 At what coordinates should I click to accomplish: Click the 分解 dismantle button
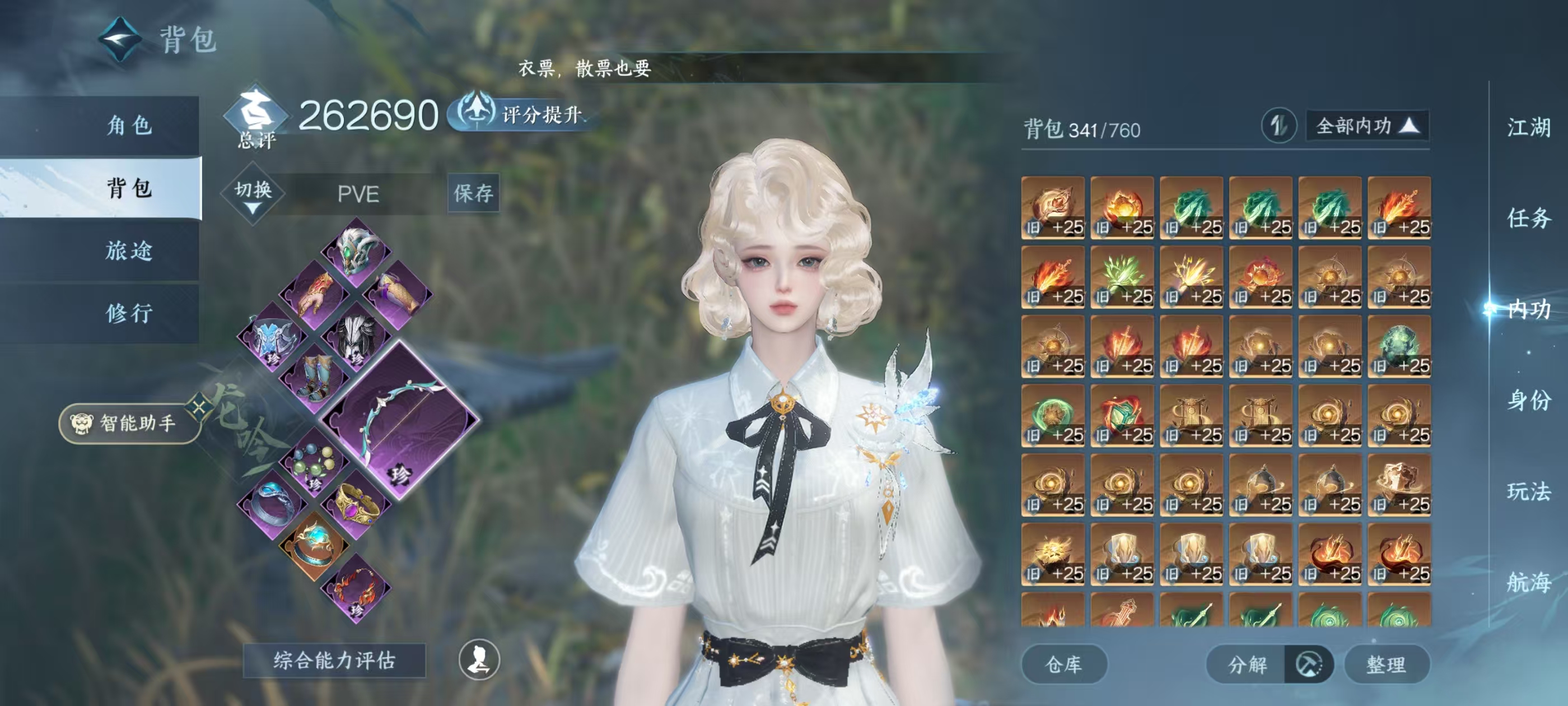1247,664
